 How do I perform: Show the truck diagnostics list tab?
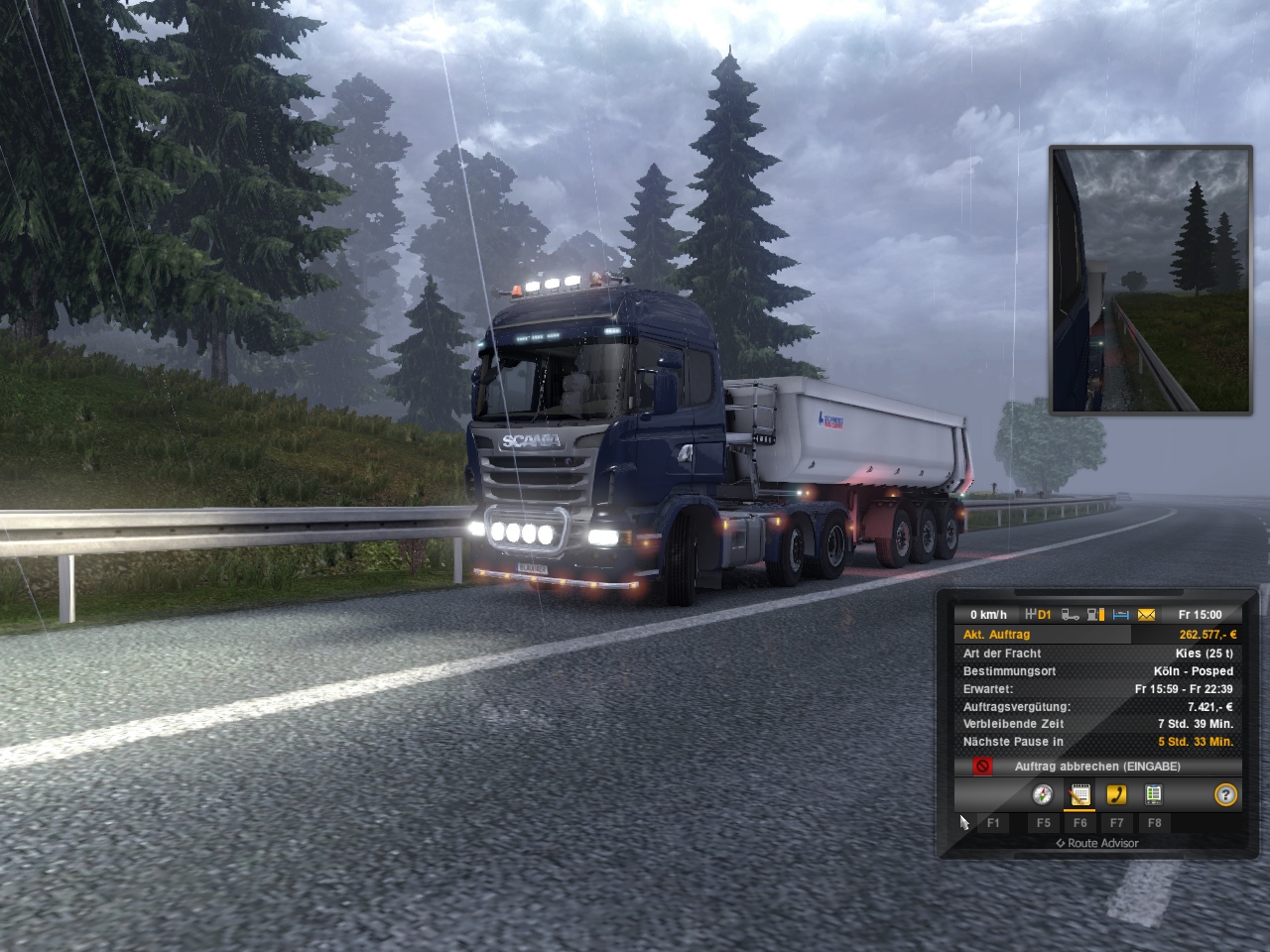1153,795
